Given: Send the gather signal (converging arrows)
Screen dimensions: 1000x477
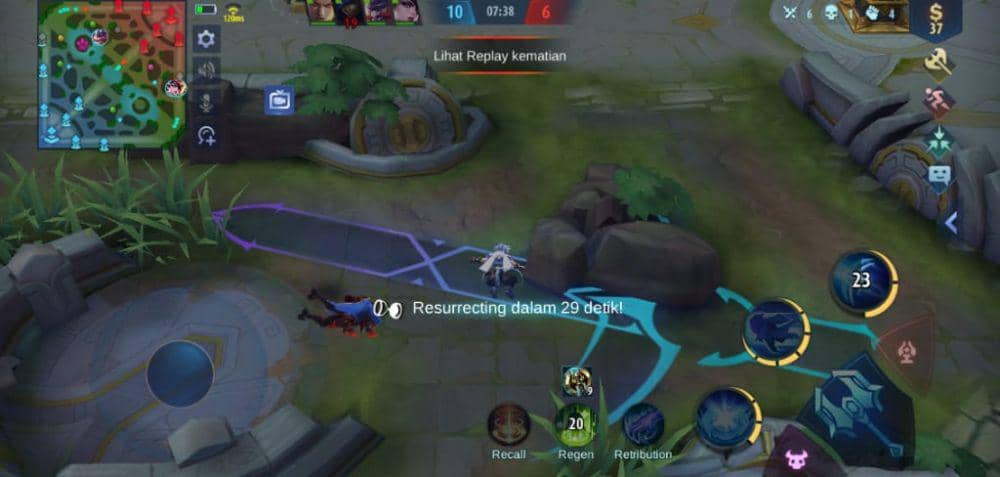Looking at the screenshot, I should tap(938, 137).
